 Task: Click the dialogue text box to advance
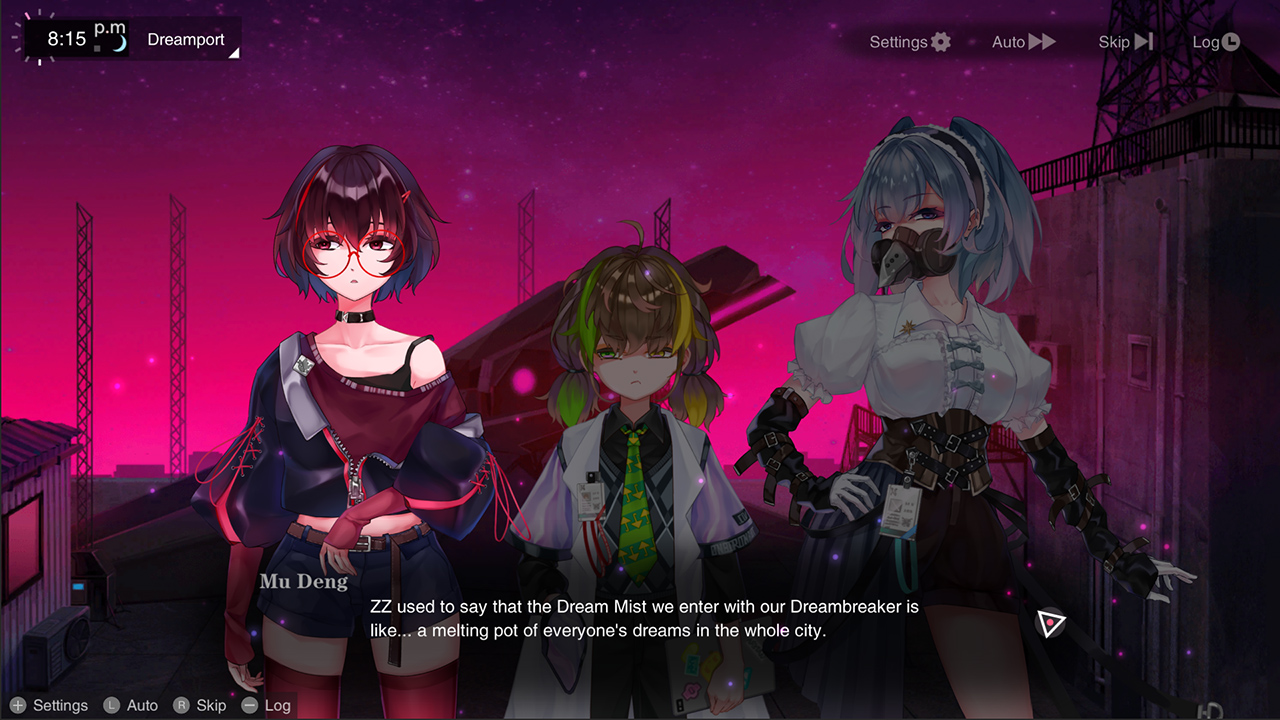pyautogui.click(x=640, y=618)
